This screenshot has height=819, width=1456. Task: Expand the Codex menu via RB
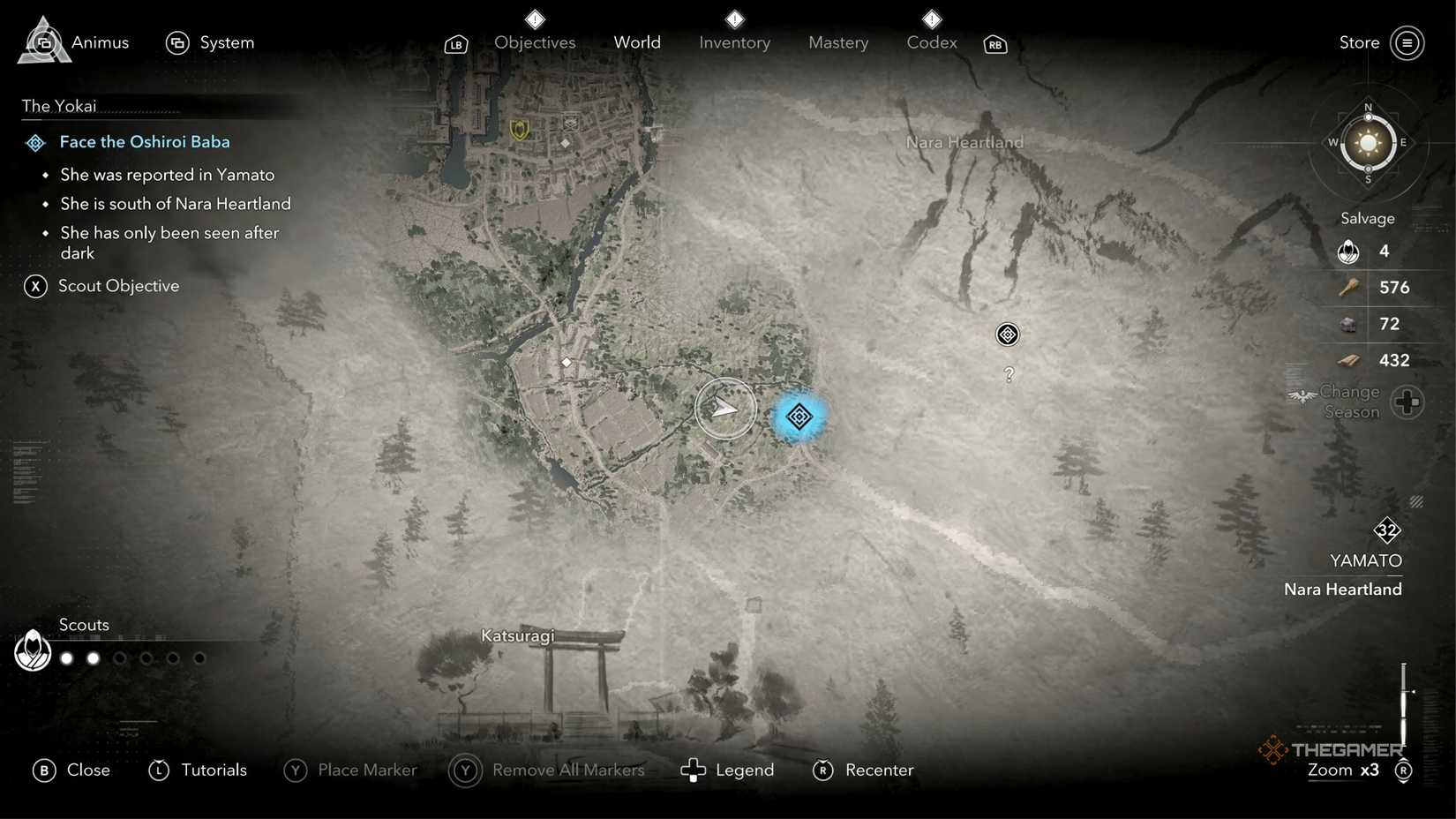(994, 43)
